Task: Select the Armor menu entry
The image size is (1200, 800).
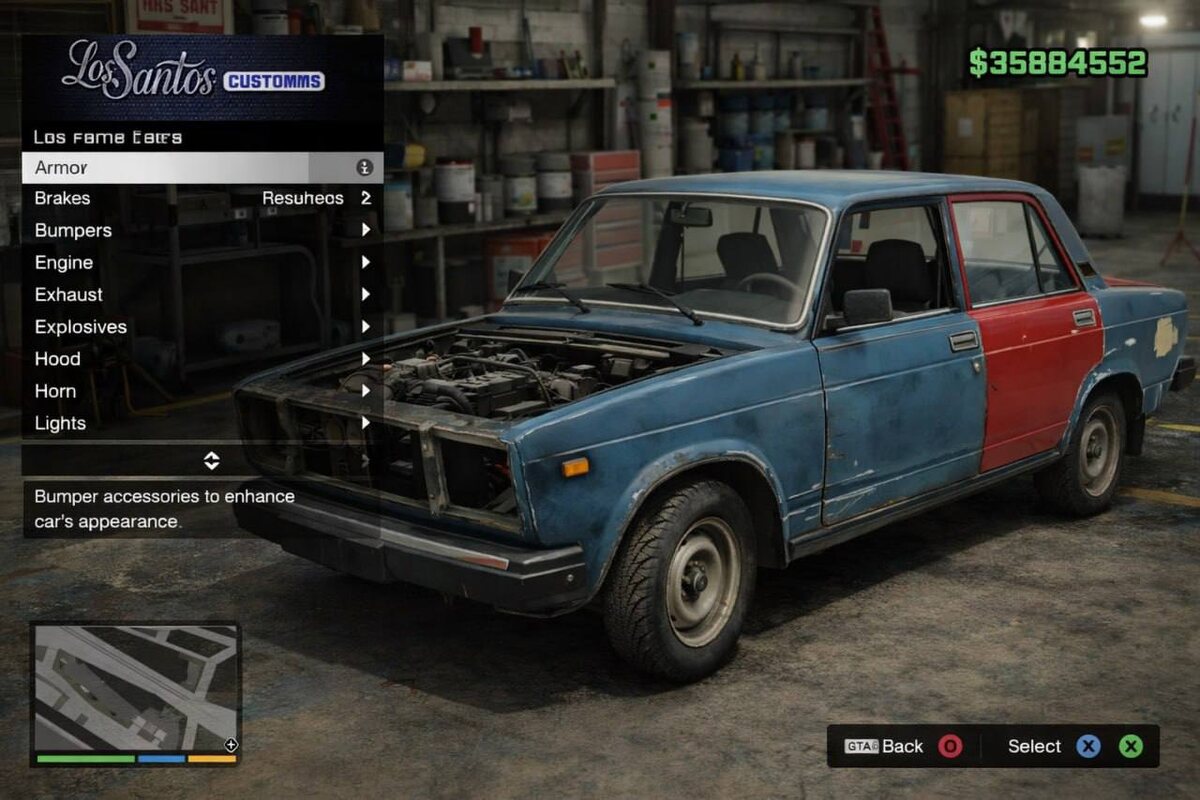Action: tap(202, 167)
